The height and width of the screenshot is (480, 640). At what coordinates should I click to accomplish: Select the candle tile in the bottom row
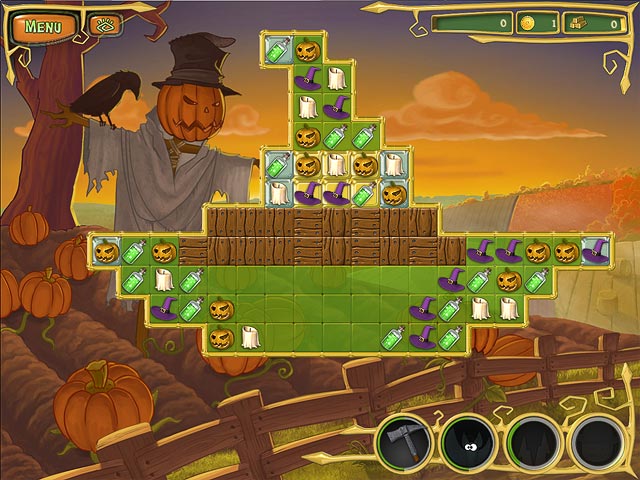click(x=250, y=338)
